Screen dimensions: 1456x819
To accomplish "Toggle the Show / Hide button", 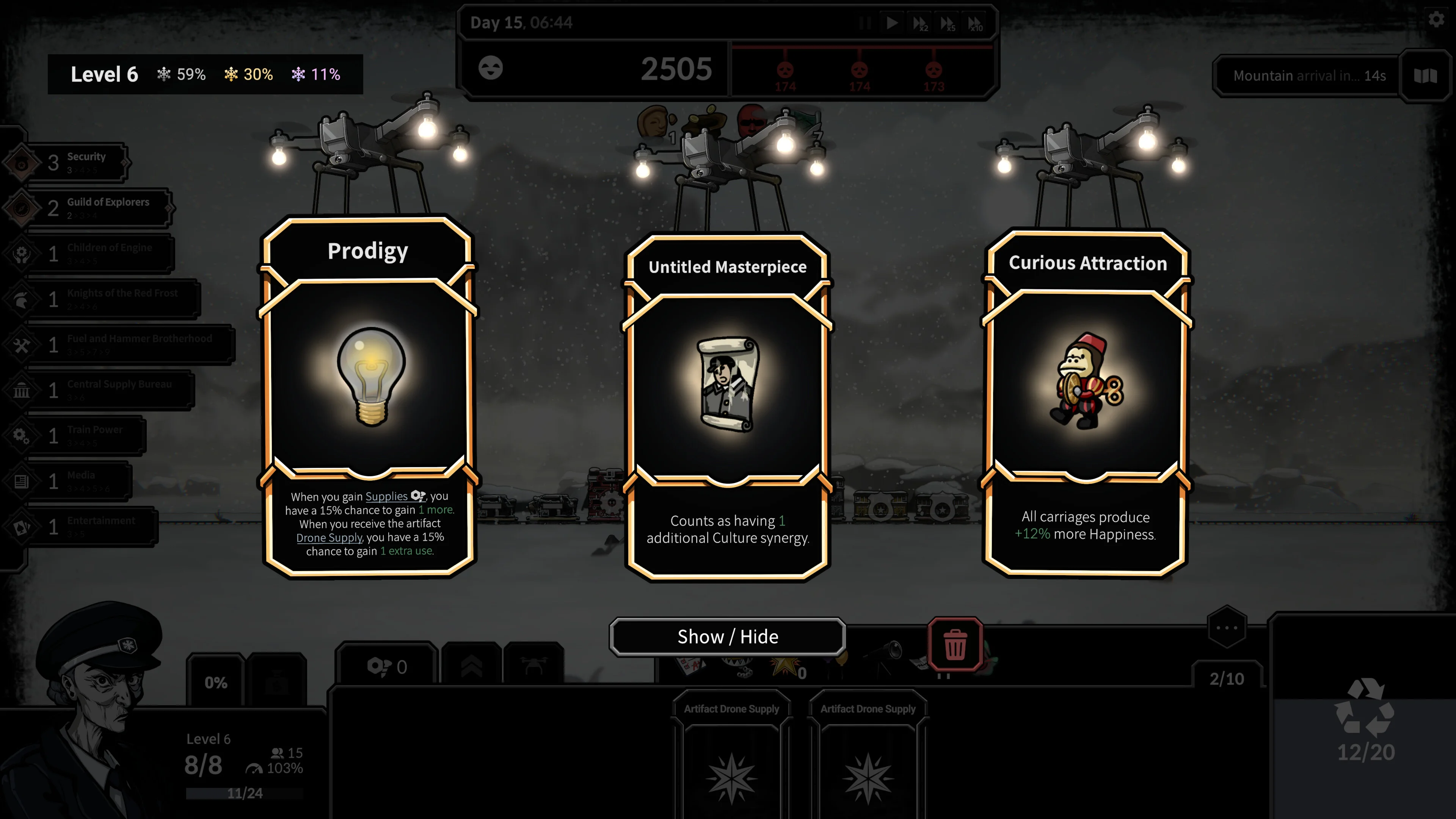I will [x=728, y=637].
